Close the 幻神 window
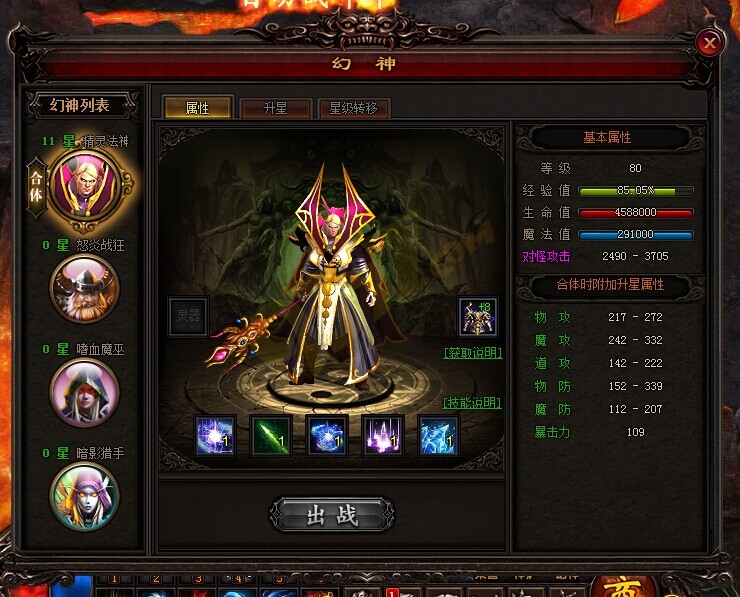Viewport: 740px width, 597px height. pyautogui.click(x=709, y=43)
